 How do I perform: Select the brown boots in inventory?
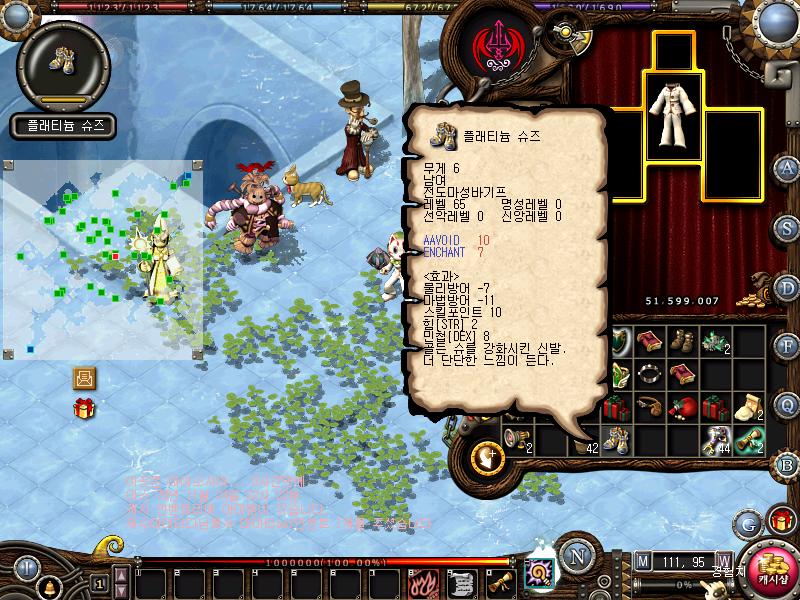683,341
